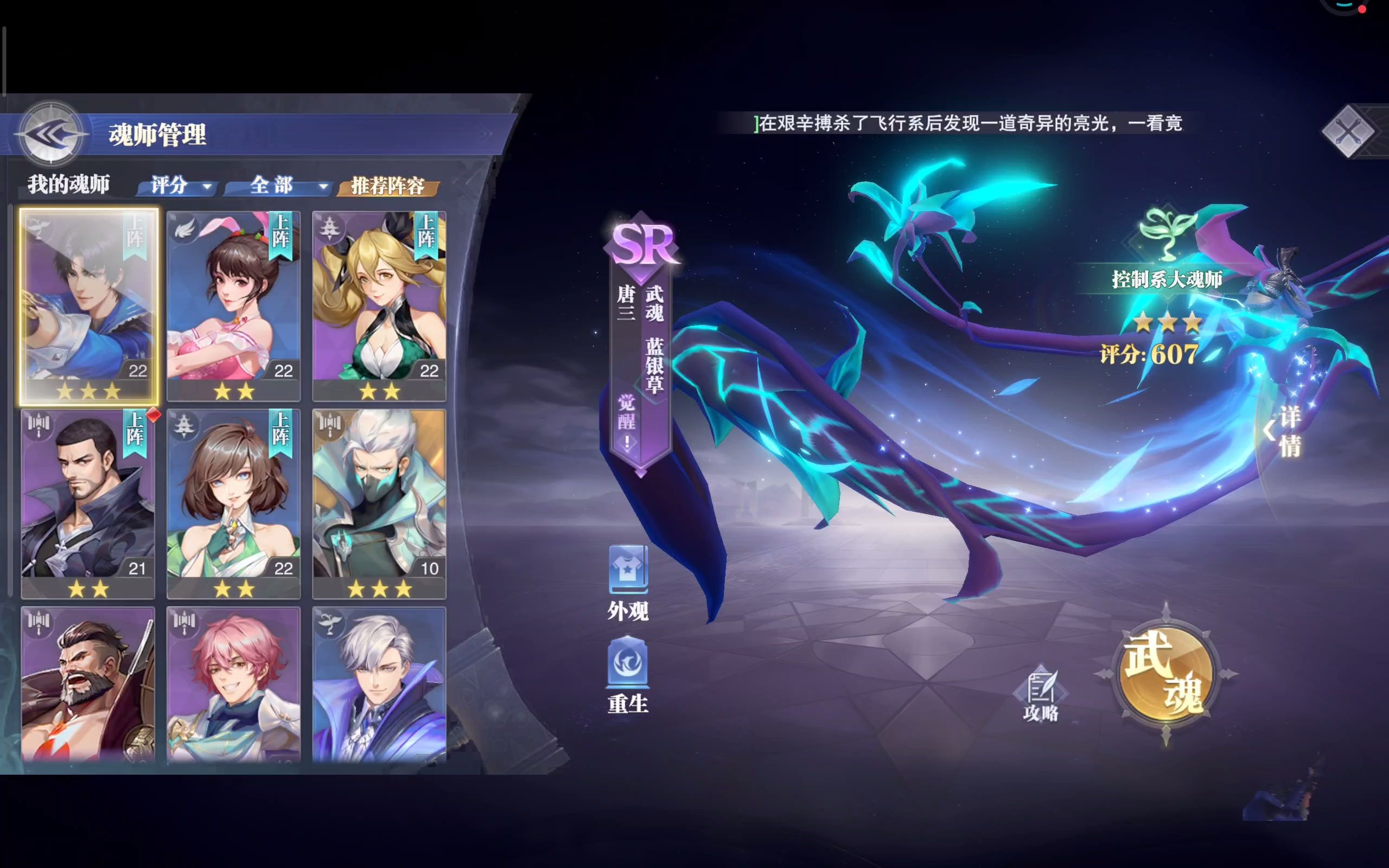This screenshot has height=868, width=1389.
Task: Switch to the 我的魂师 section
Action: (69, 184)
